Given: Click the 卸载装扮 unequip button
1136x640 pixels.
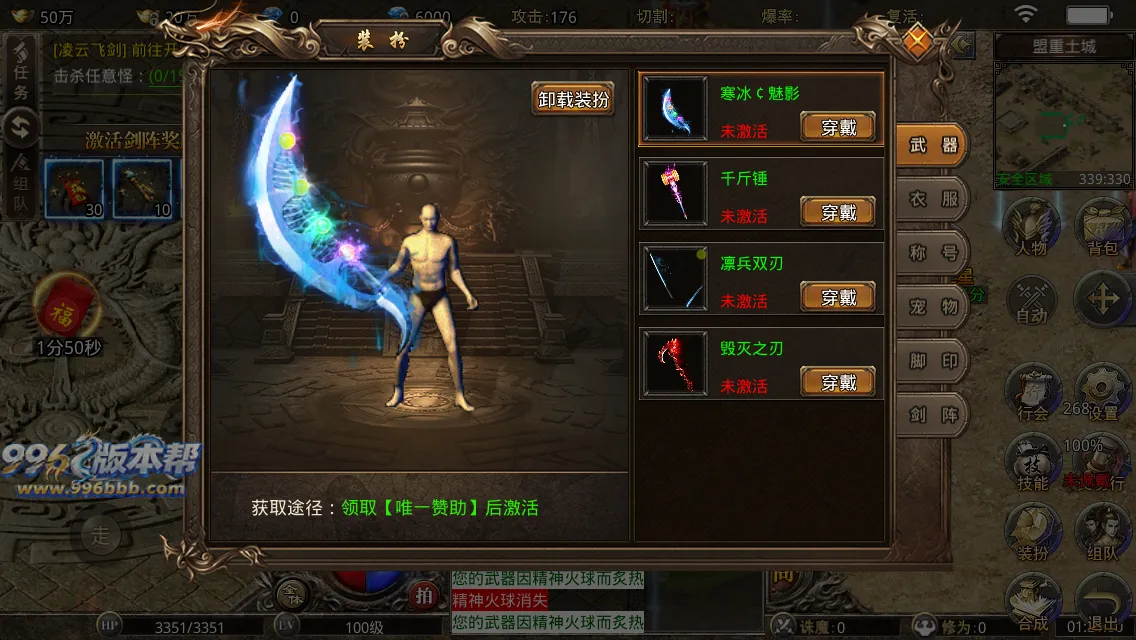Looking at the screenshot, I should pos(573,99).
